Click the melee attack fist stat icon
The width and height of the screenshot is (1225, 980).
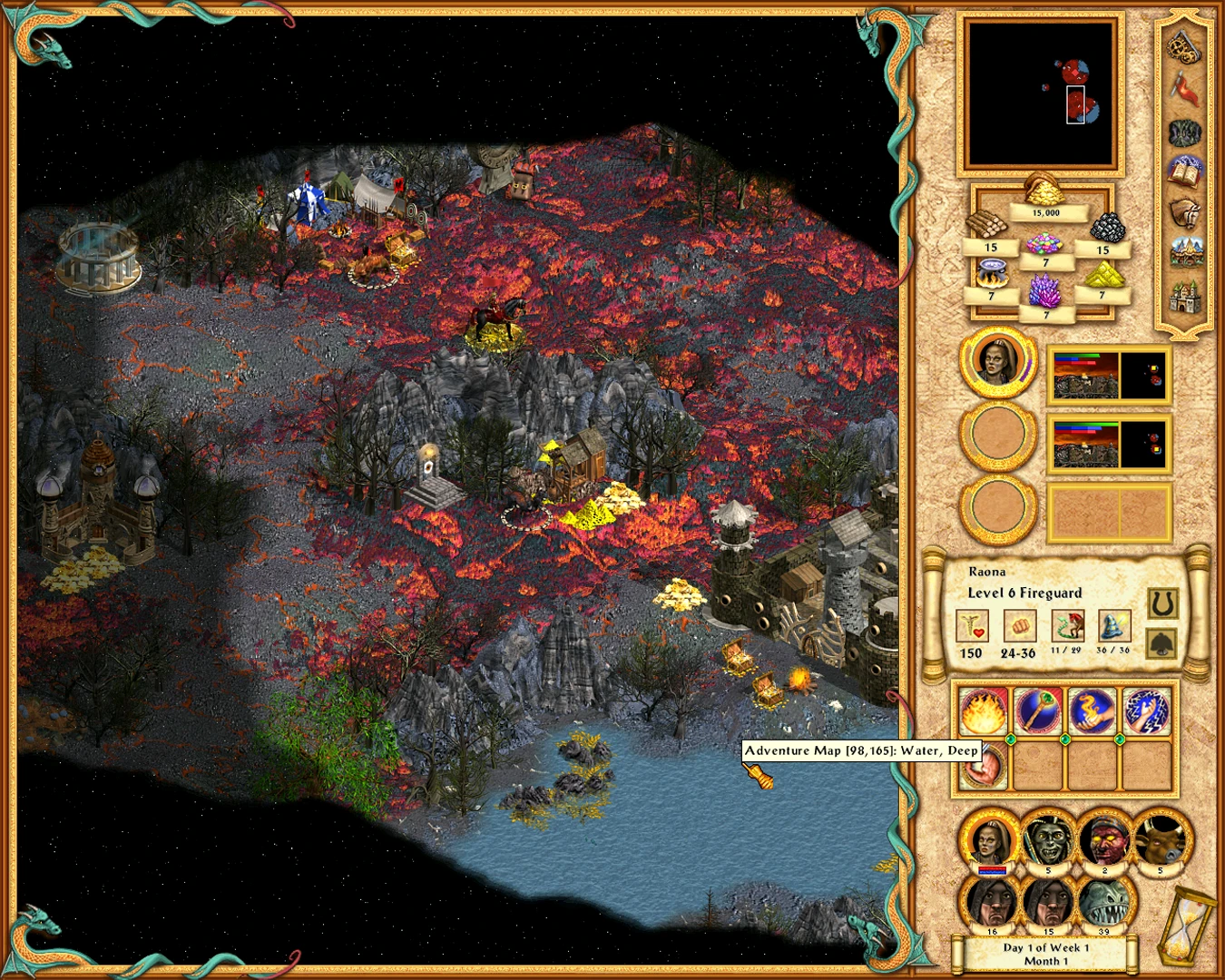click(x=1022, y=626)
